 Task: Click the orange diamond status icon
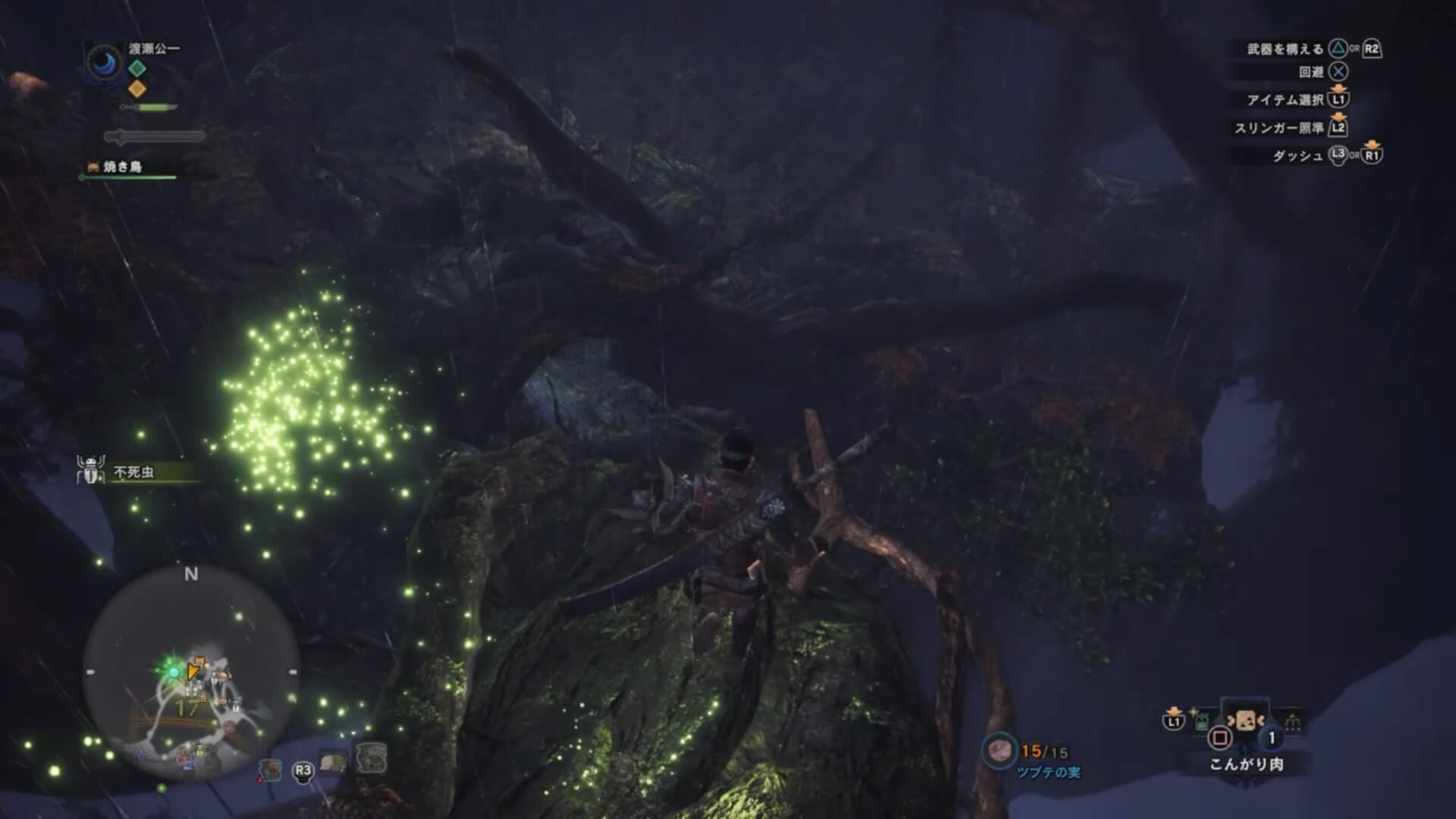137,89
